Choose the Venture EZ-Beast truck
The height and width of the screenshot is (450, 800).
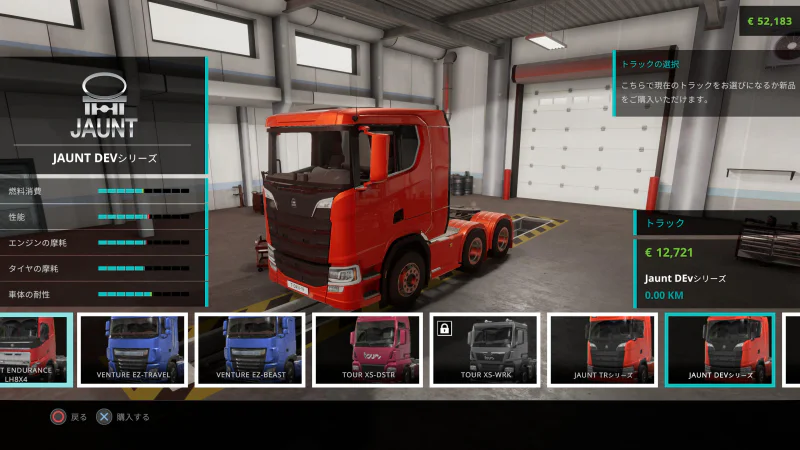[x=250, y=349]
